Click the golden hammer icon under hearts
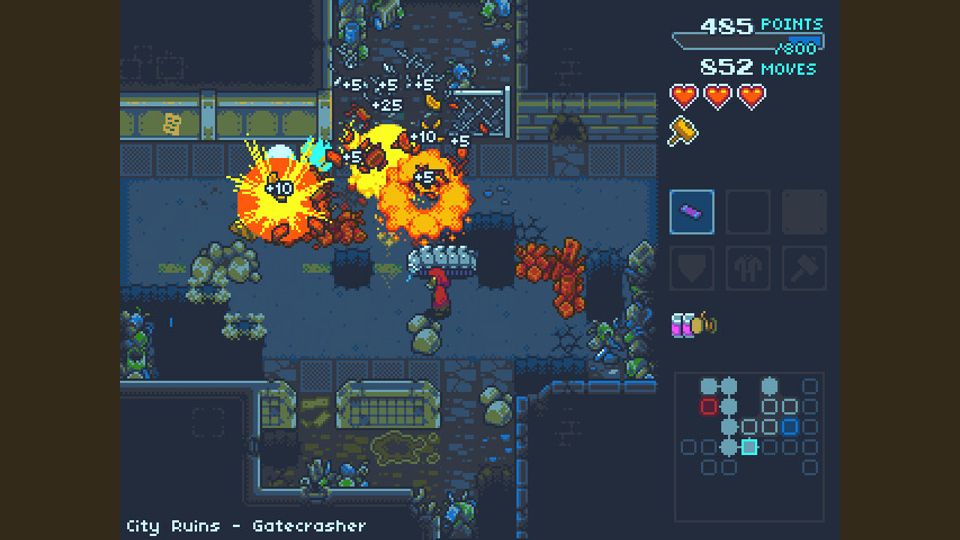The image size is (960, 540). (684, 131)
